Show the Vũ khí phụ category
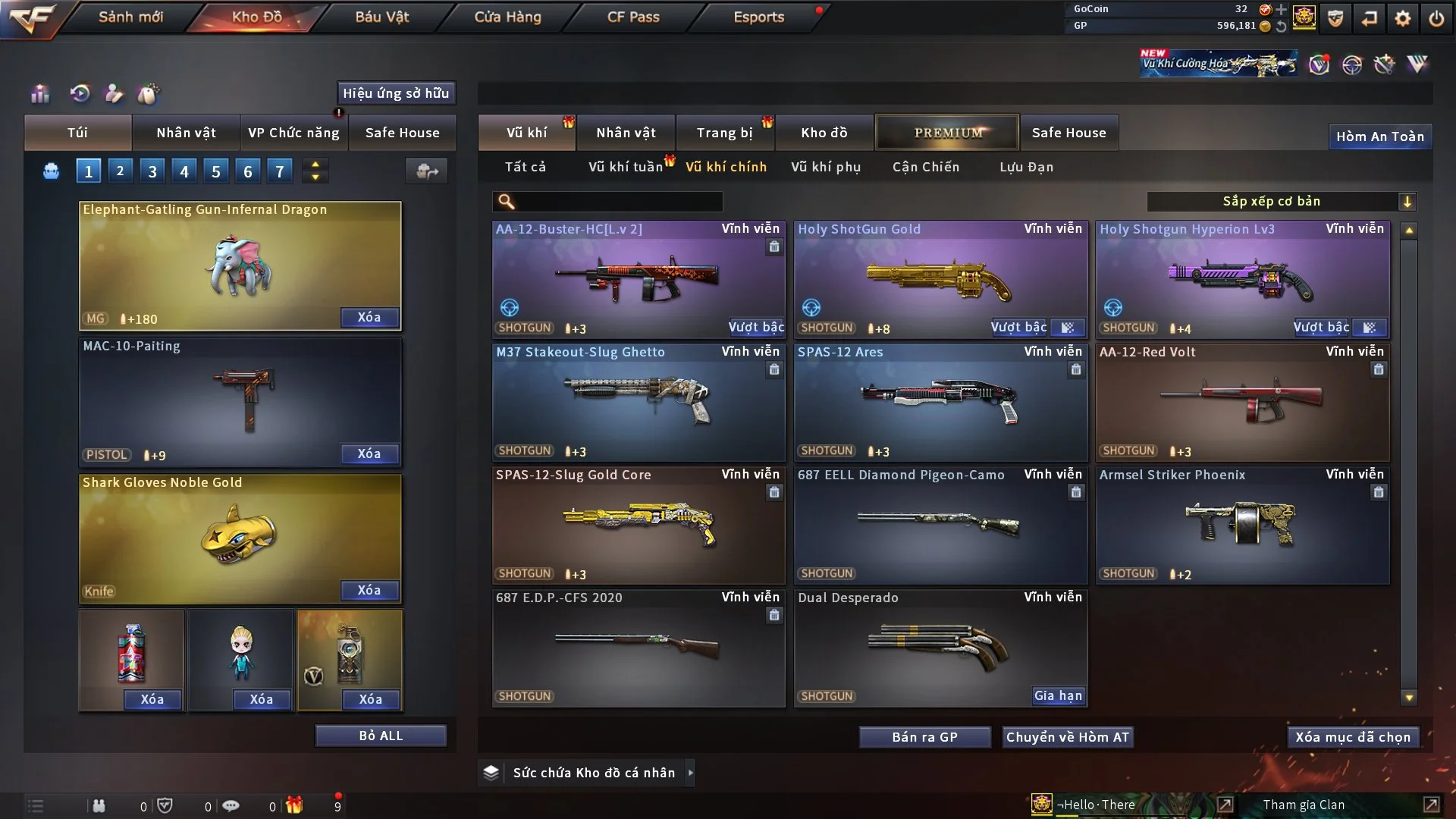Image resolution: width=1456 pixels, height=819 pixels. (x=825, y=167)
